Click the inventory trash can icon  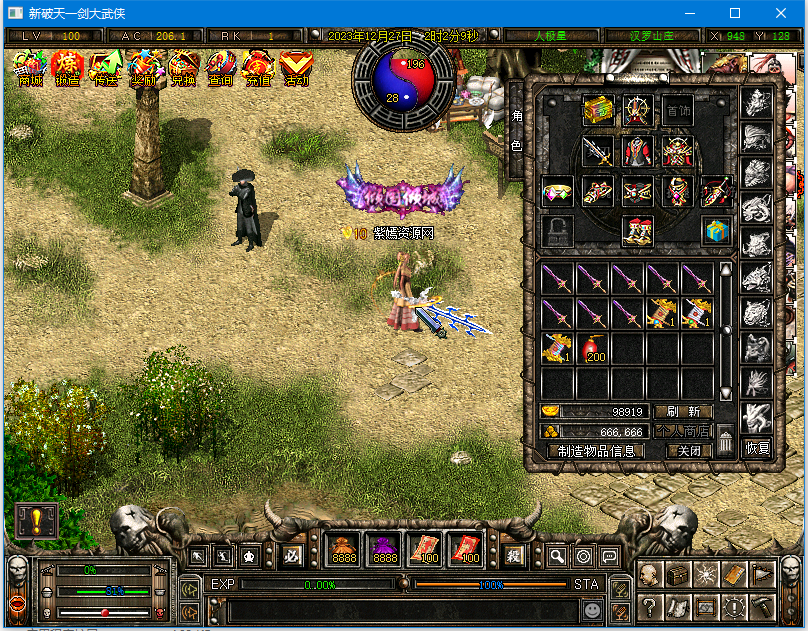(x=726, y=440)
